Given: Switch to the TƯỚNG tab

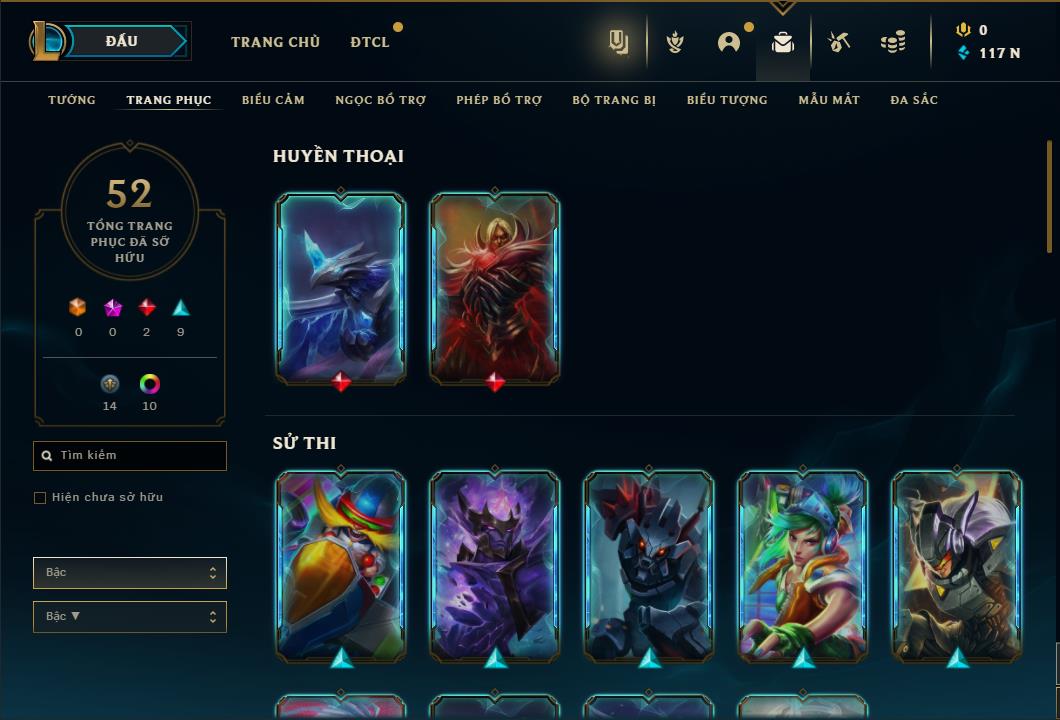Looking at the screenshot, I should coord(72,100).
